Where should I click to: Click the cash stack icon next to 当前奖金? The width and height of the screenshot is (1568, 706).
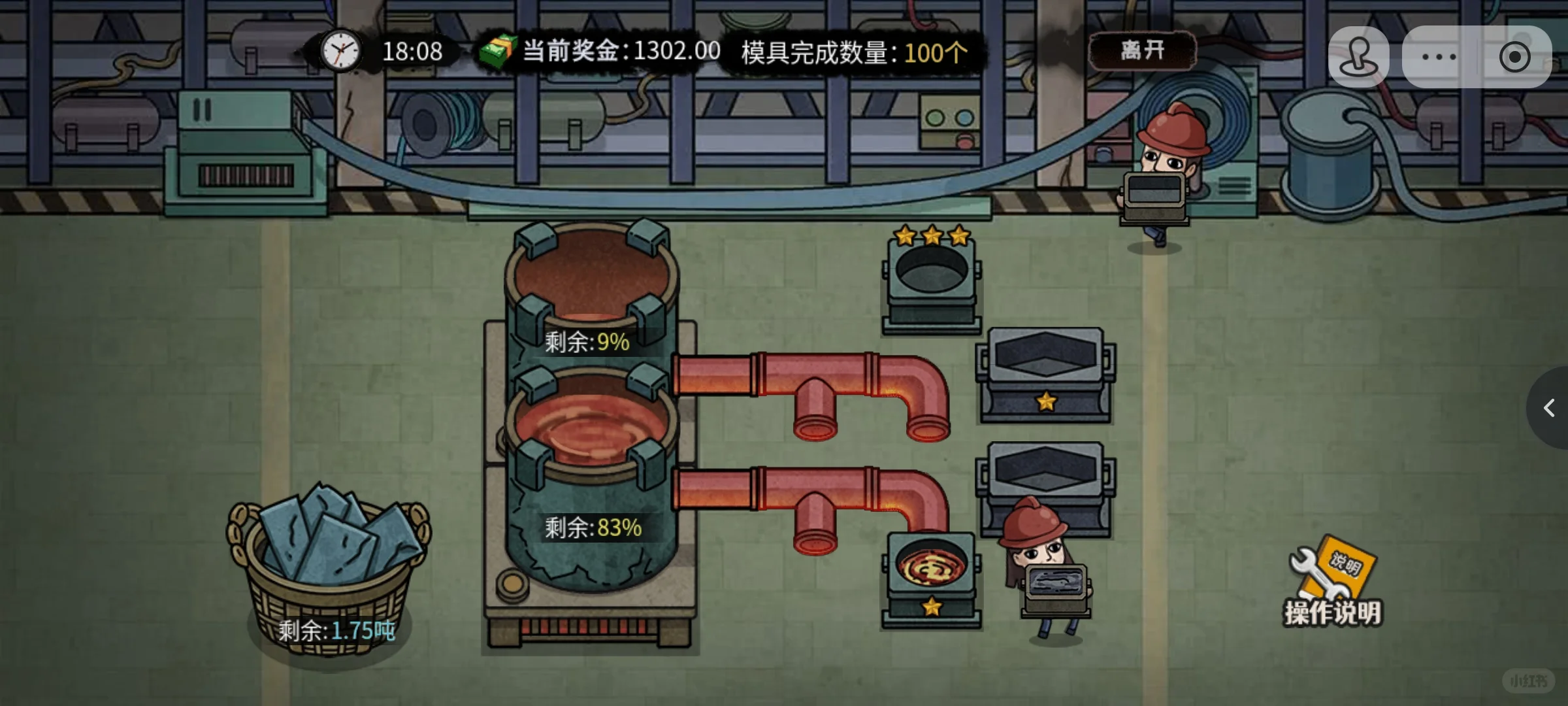(498, 50)
